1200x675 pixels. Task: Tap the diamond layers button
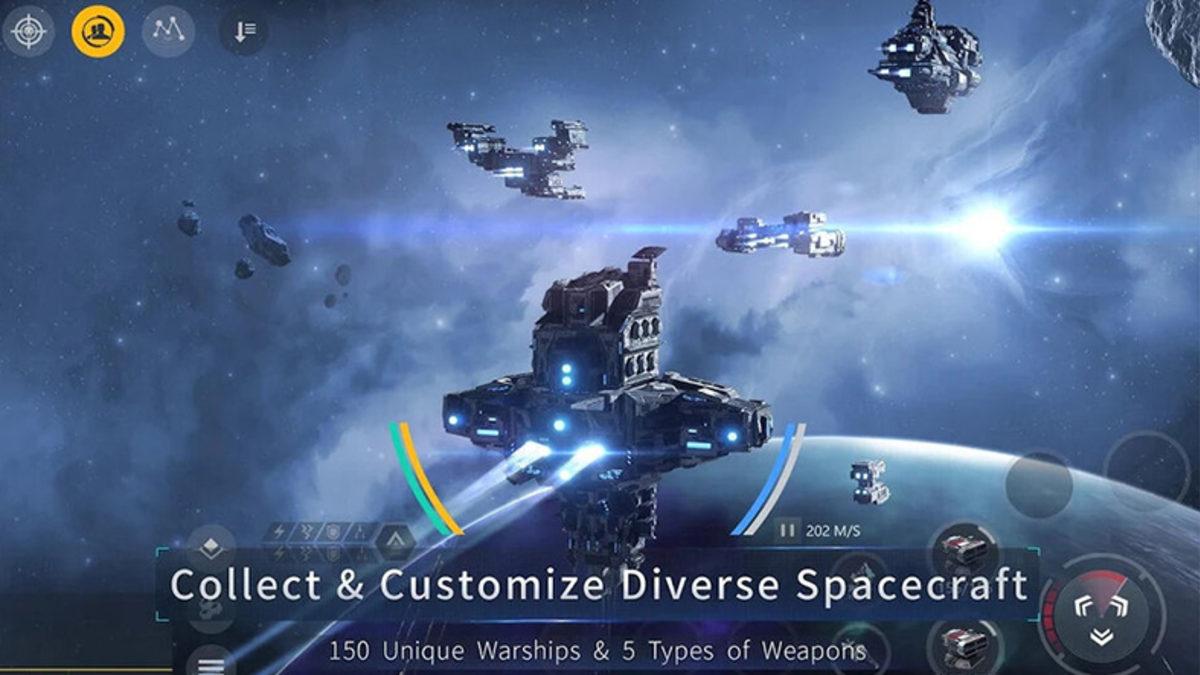pyautogui.click(x=211, y=547)
